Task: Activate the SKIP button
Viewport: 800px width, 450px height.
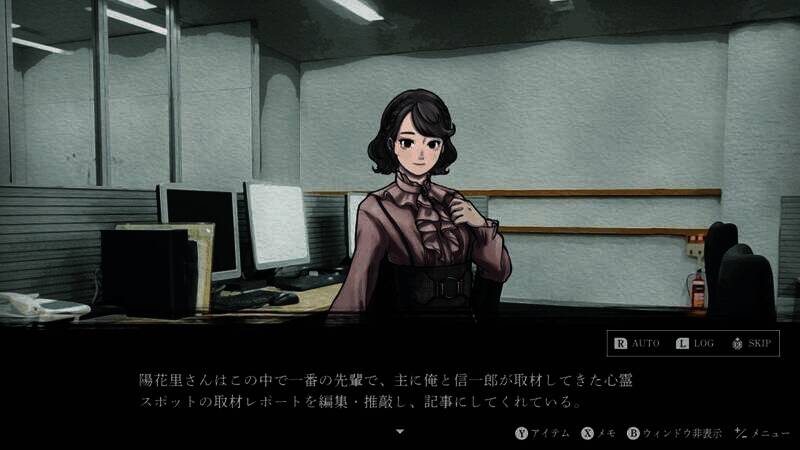Action: point(751,344)
